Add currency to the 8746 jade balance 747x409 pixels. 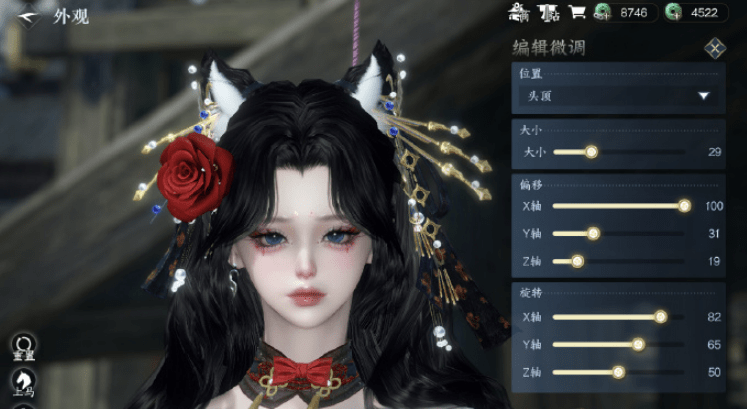603,13
